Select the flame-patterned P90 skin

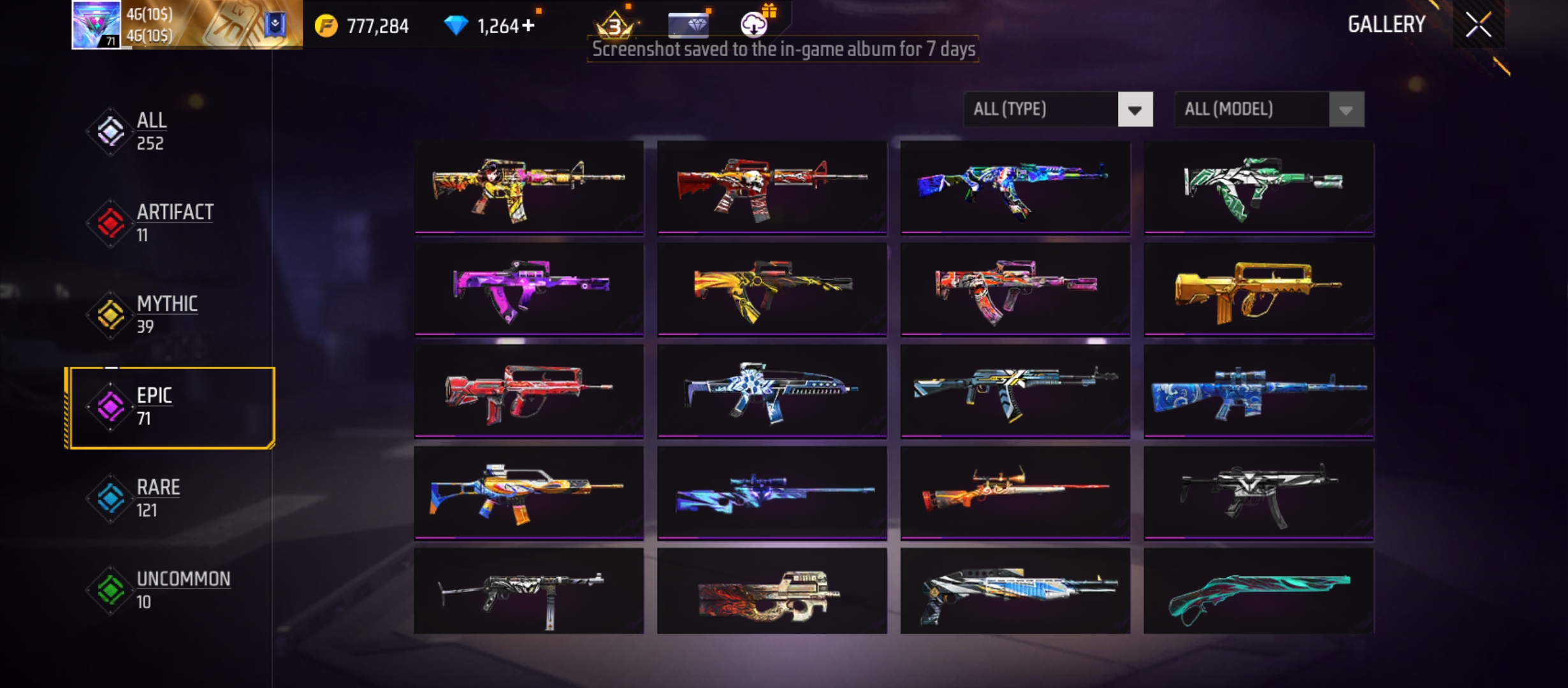[x=772, y=592]
